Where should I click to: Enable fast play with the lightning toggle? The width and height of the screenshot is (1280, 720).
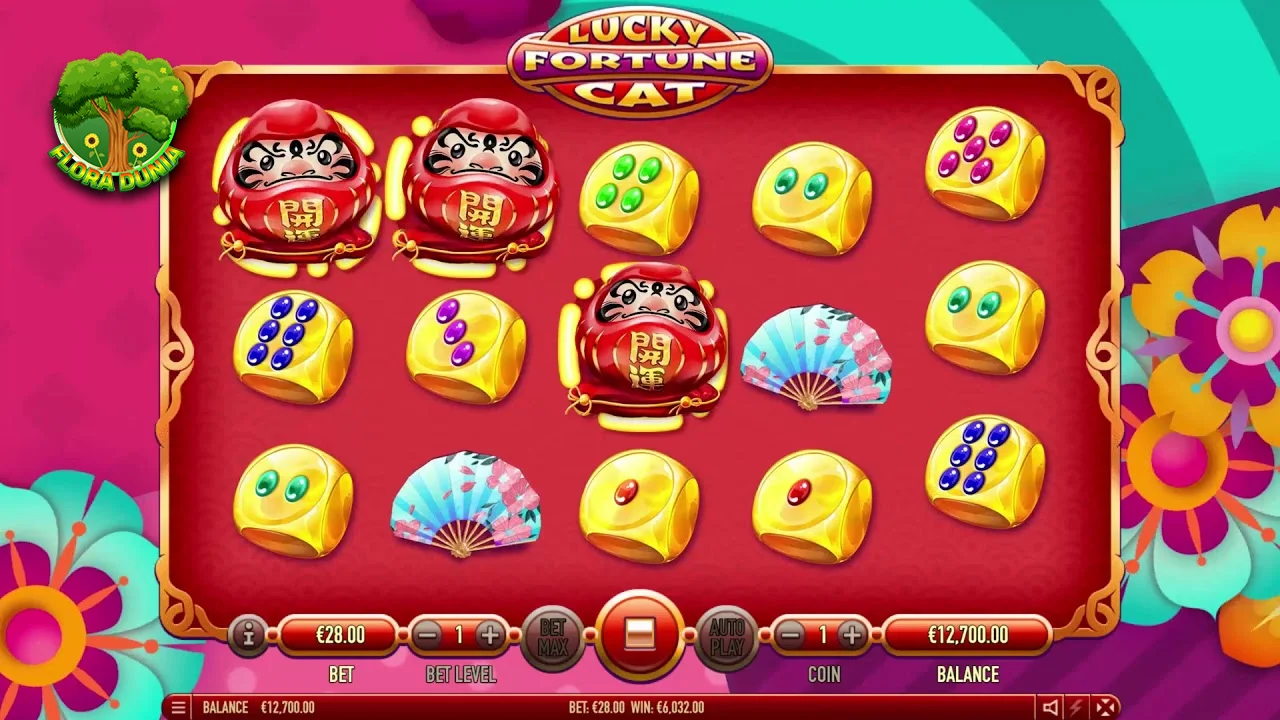(x=1075, y=707)
